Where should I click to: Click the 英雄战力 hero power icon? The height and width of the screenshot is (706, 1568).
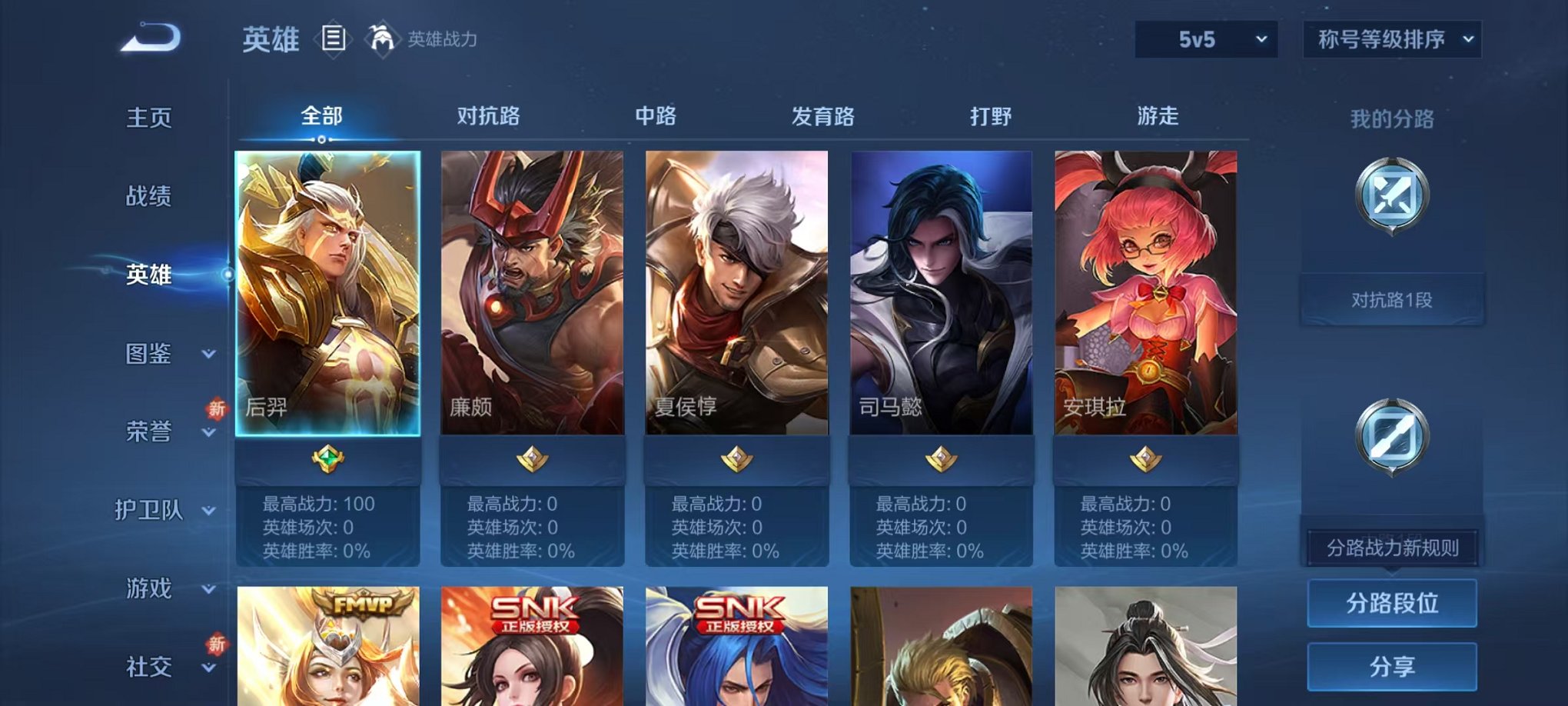pos(382,36)
